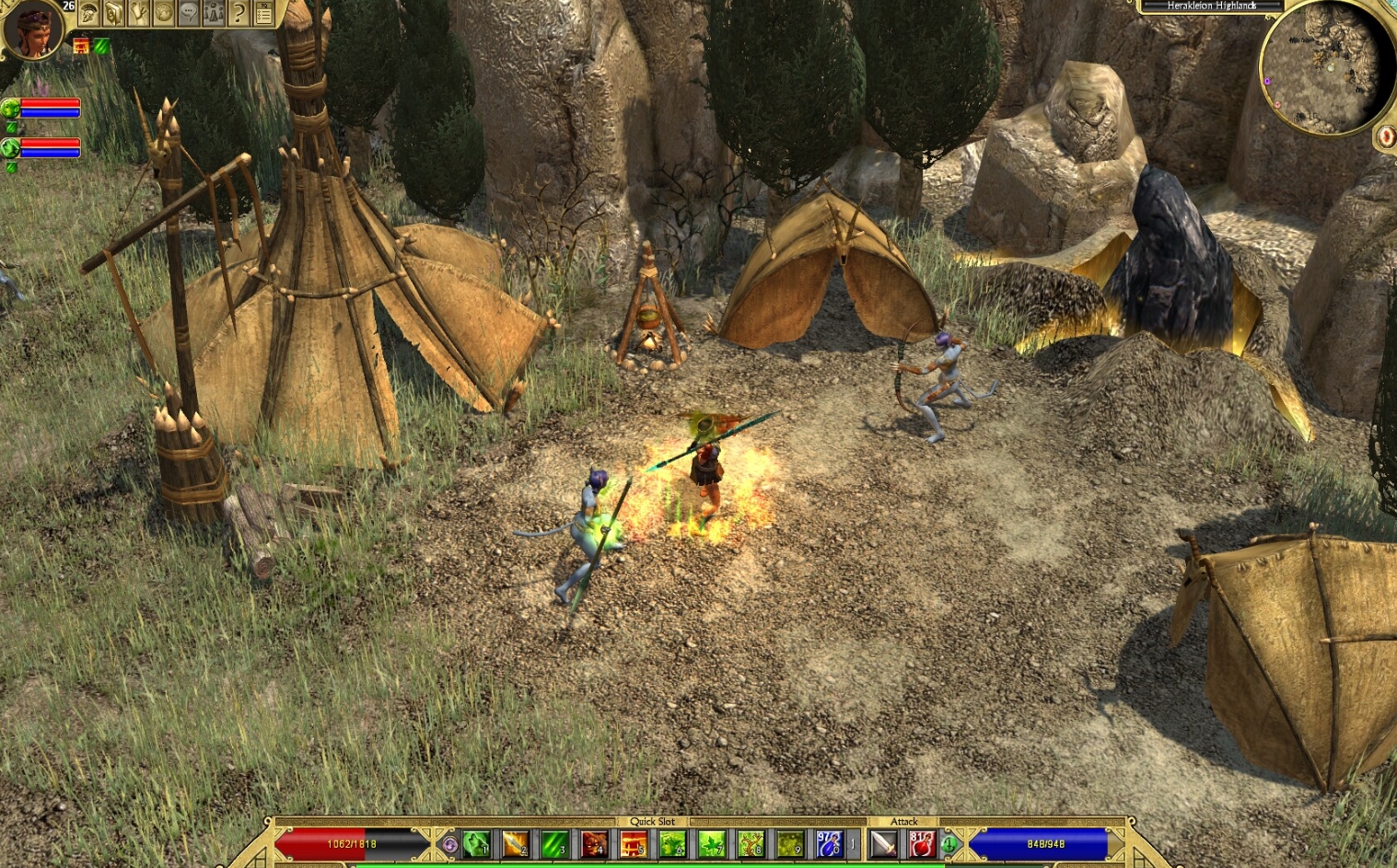Click the Quick Slot tab label
Screen dimensions: 1397x868
click(x=653, y=822)
